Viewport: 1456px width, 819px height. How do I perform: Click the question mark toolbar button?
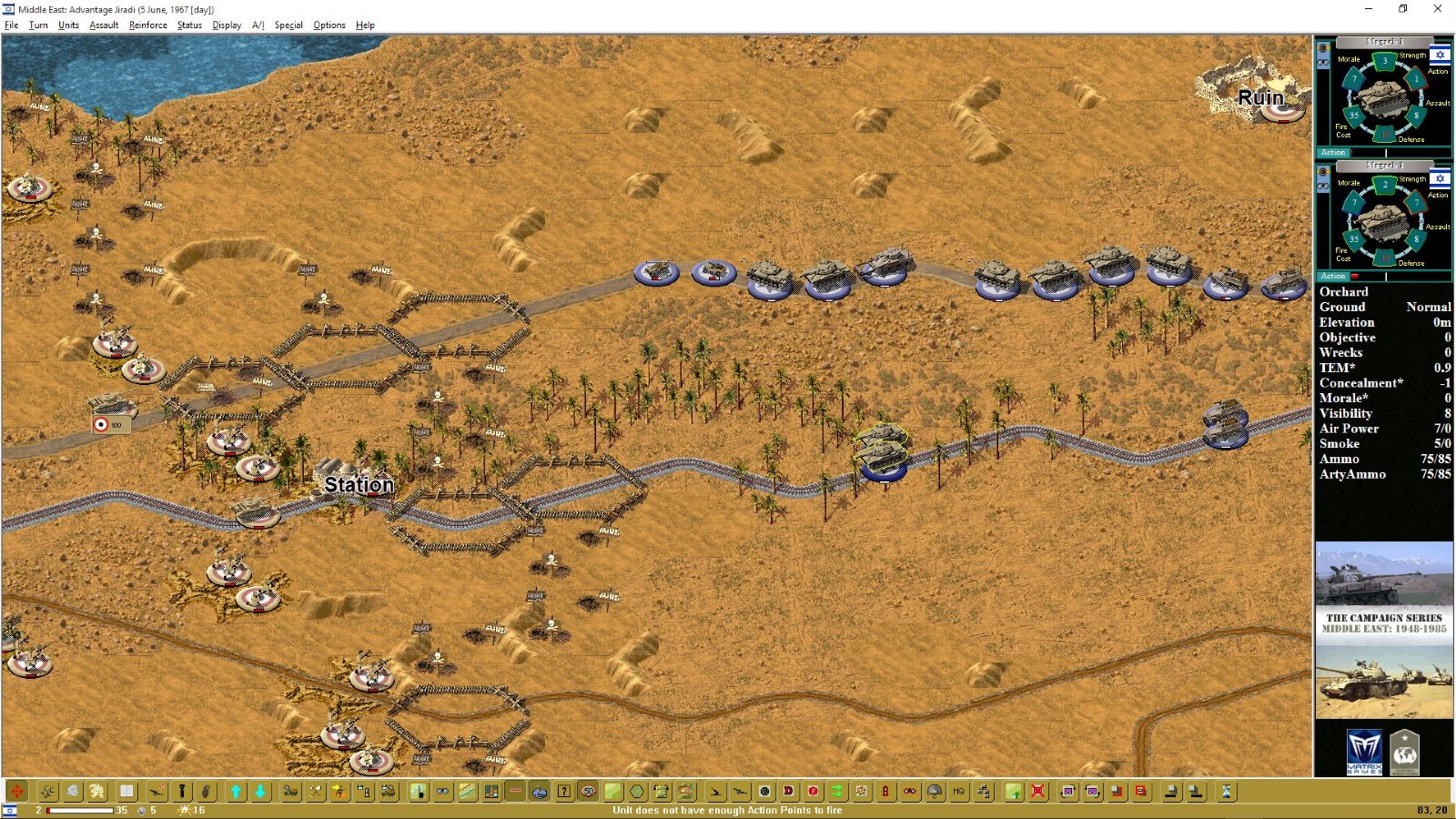pyautogui.click(x=564, y=792)
